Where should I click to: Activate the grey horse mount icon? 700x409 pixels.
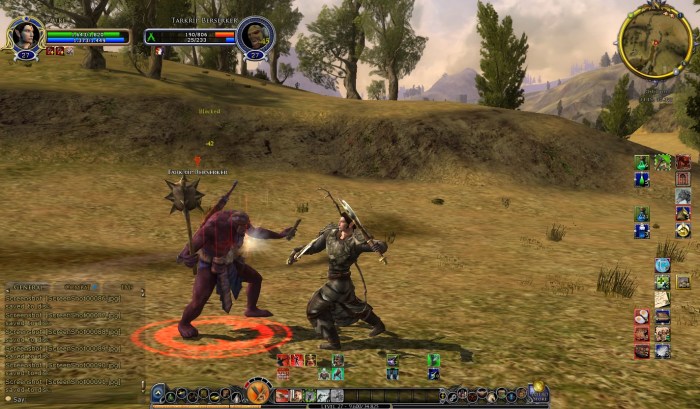683,196
